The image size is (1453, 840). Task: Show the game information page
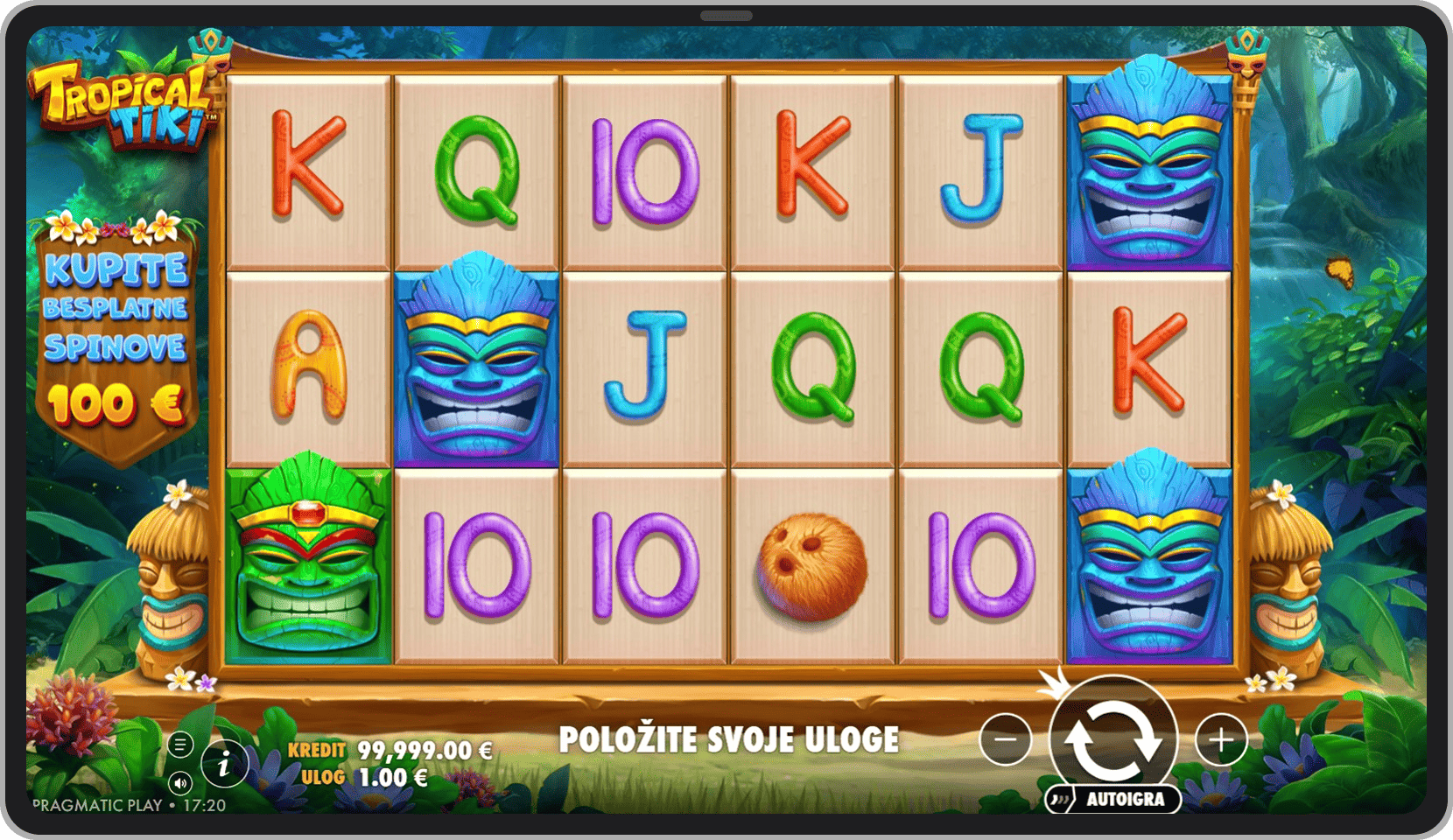tap(223, 766)
